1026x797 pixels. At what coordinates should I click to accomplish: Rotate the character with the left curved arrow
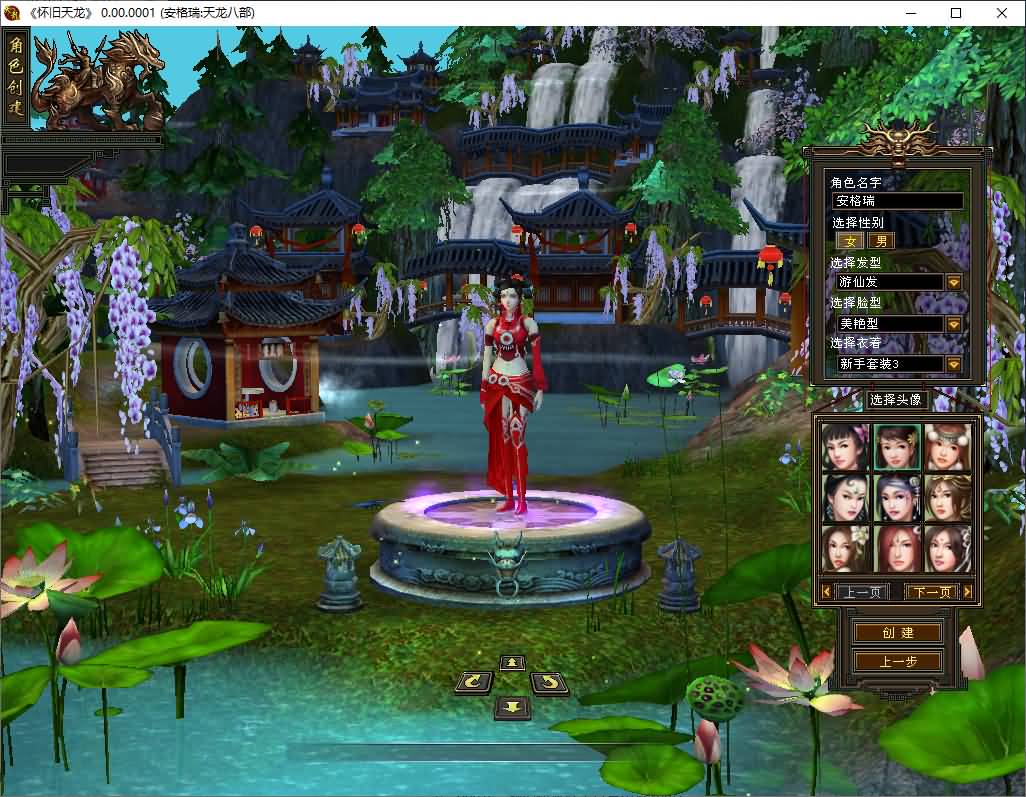[x=473, y=683]
